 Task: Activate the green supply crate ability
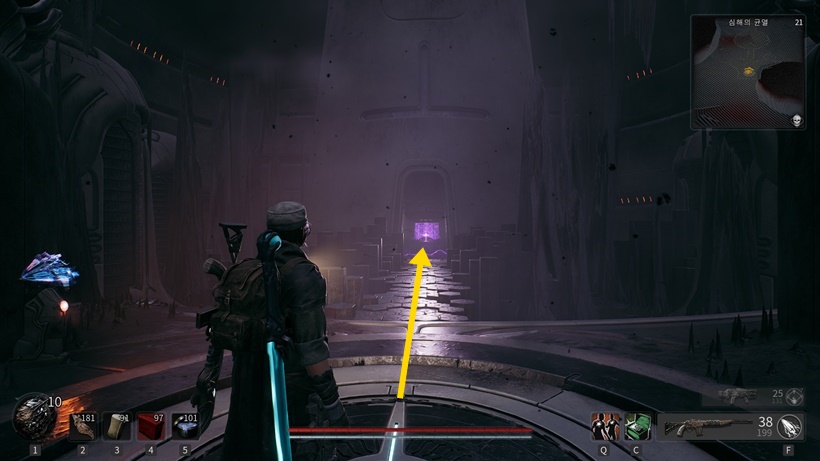click(x=635, y=427)
